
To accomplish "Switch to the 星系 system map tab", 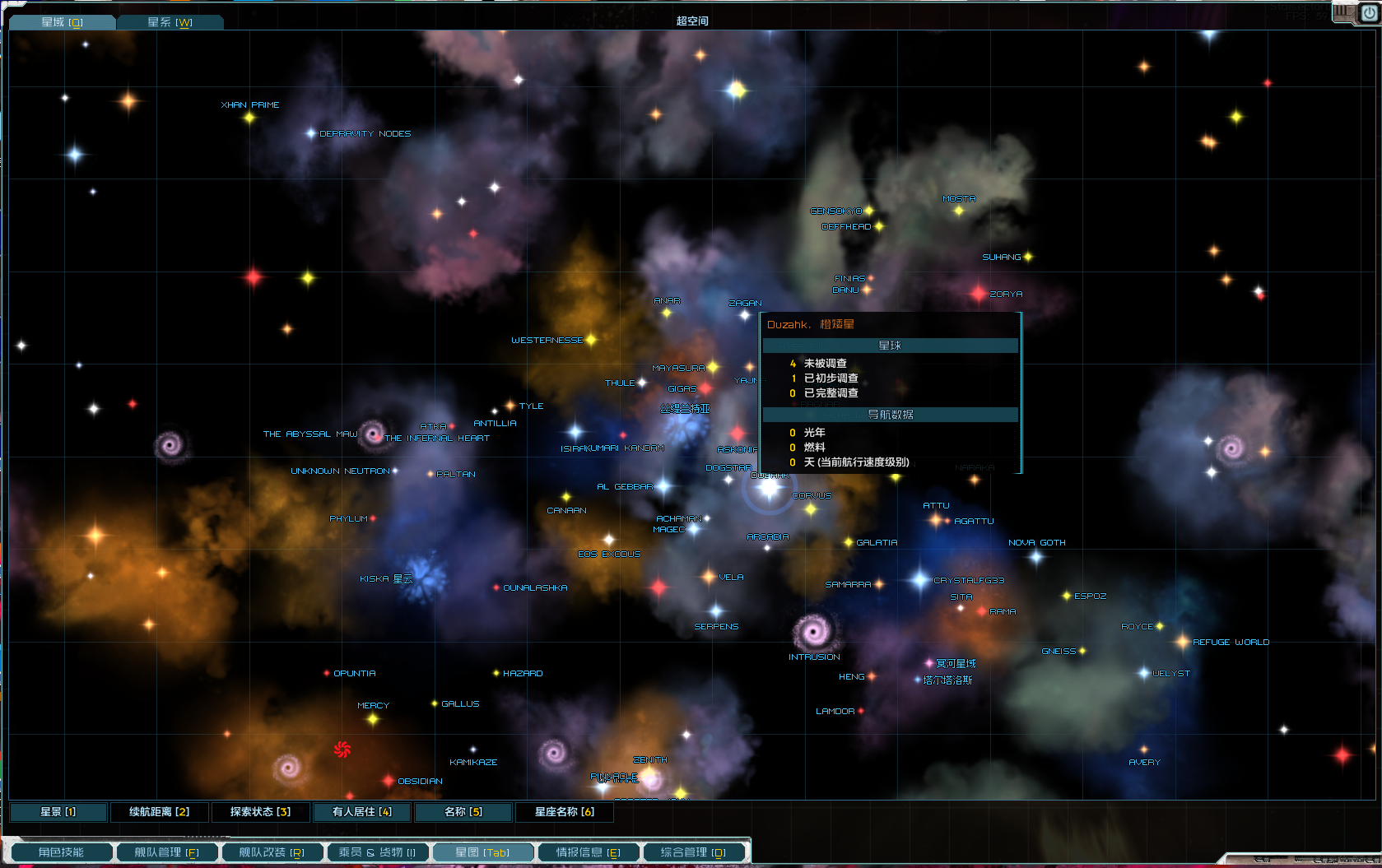I will (170, 22).
